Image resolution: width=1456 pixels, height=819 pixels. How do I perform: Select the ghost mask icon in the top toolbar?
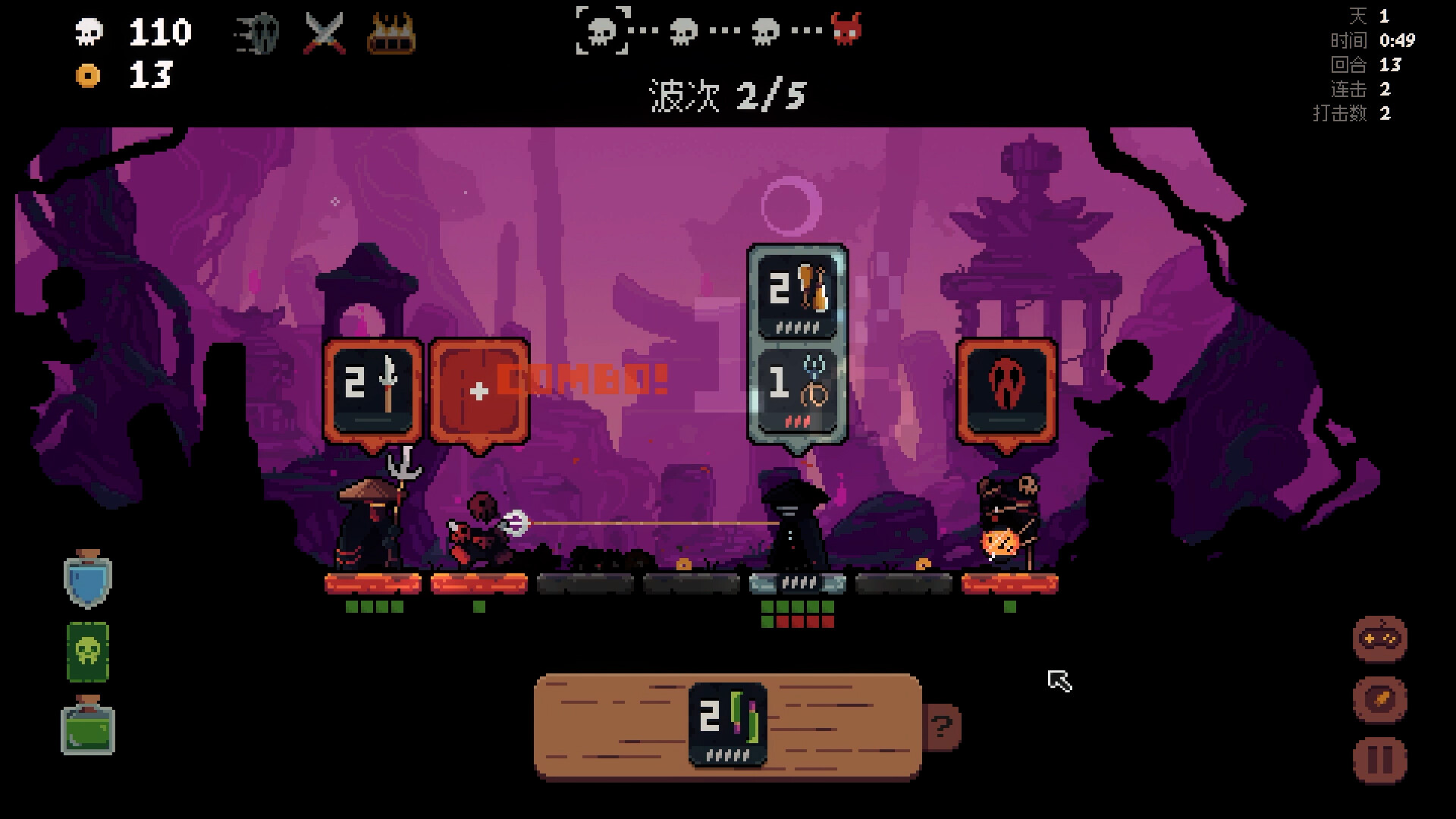coord(258,33)
